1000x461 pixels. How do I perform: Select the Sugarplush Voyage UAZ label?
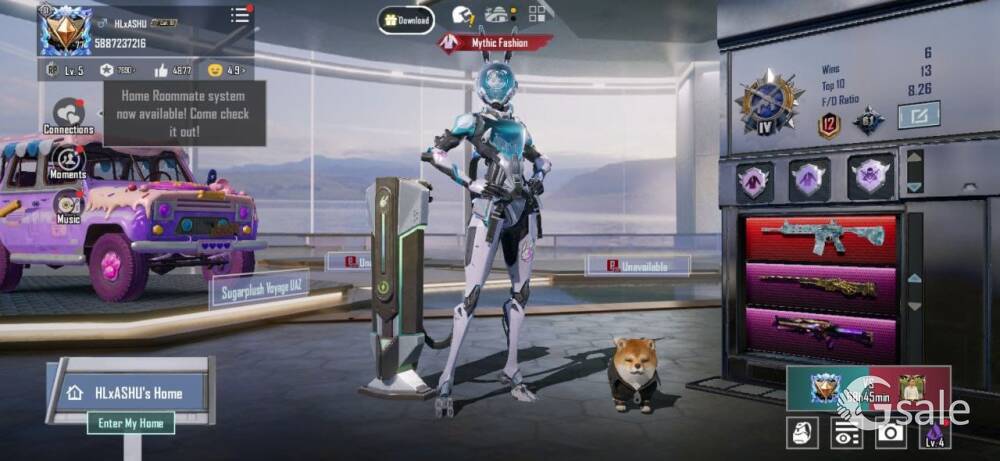point(259,289)
